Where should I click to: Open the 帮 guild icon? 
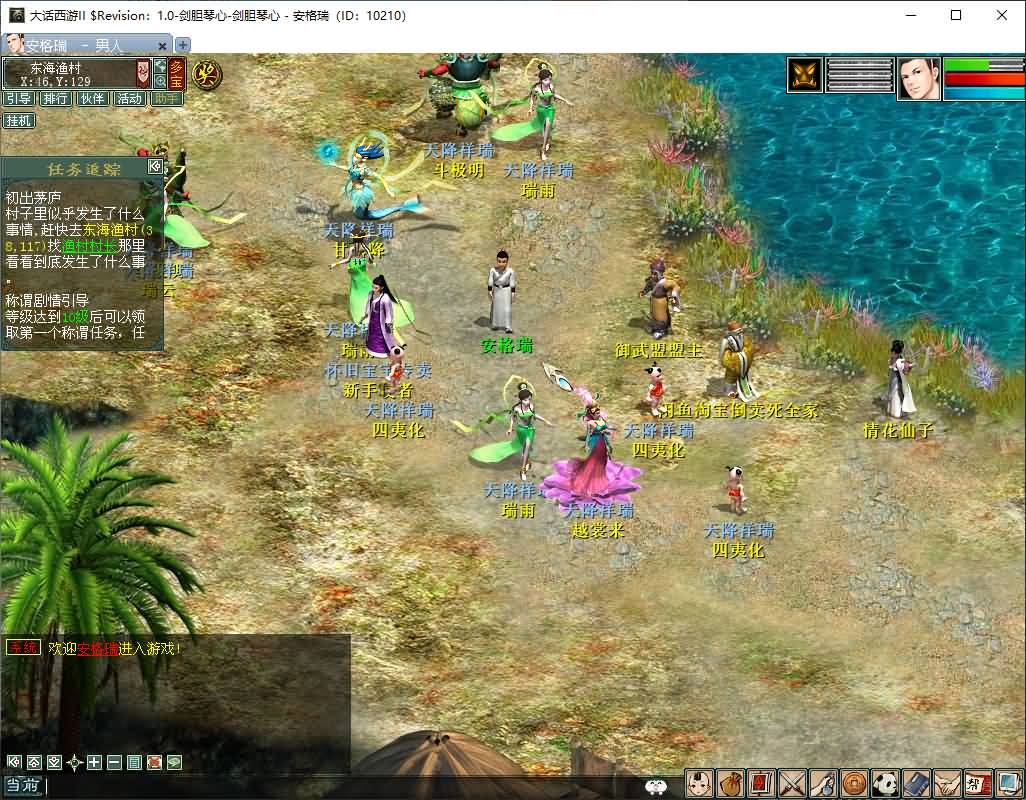[x=978, y=783]
